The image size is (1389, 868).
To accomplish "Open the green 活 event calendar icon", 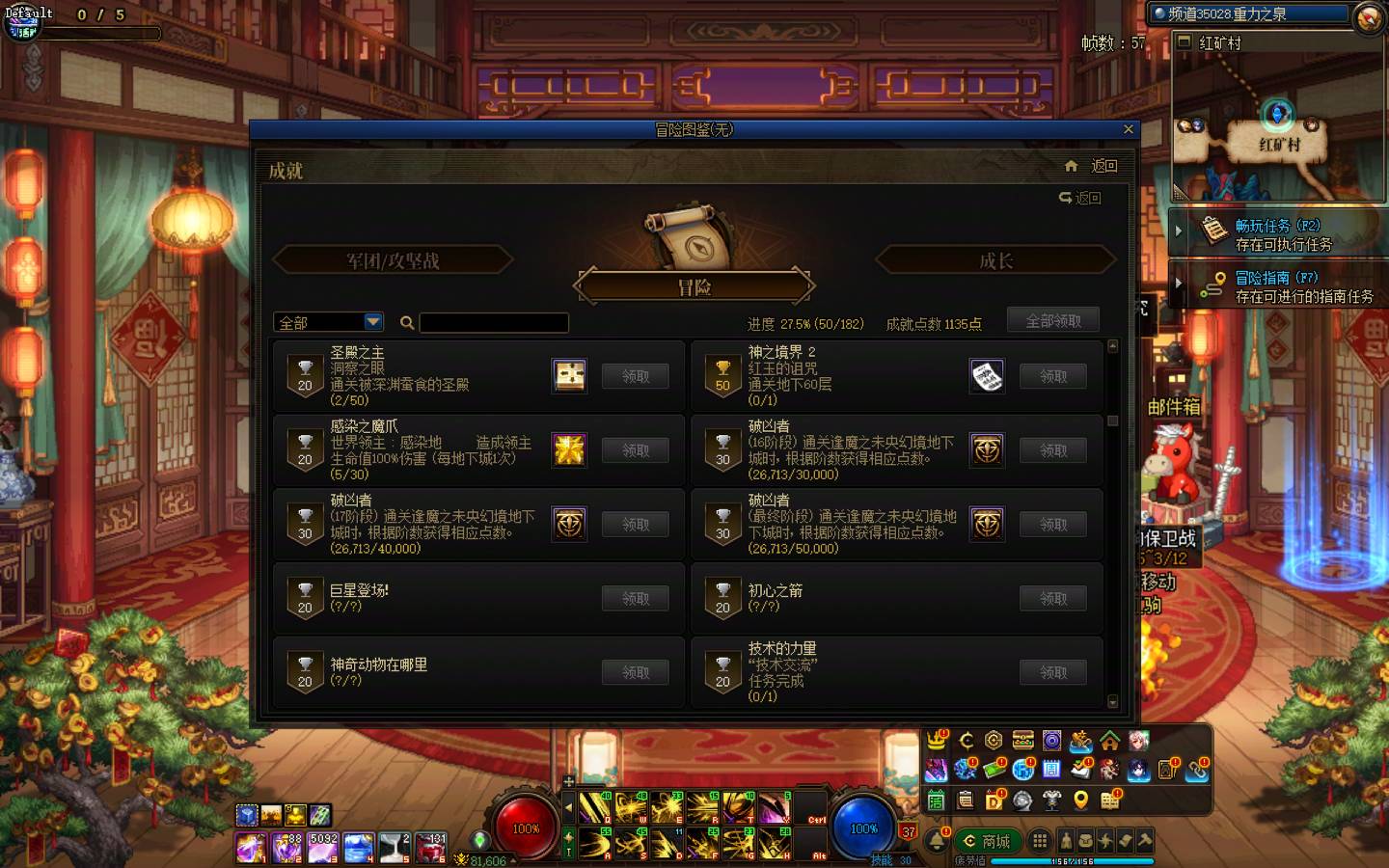I will 936,800.
